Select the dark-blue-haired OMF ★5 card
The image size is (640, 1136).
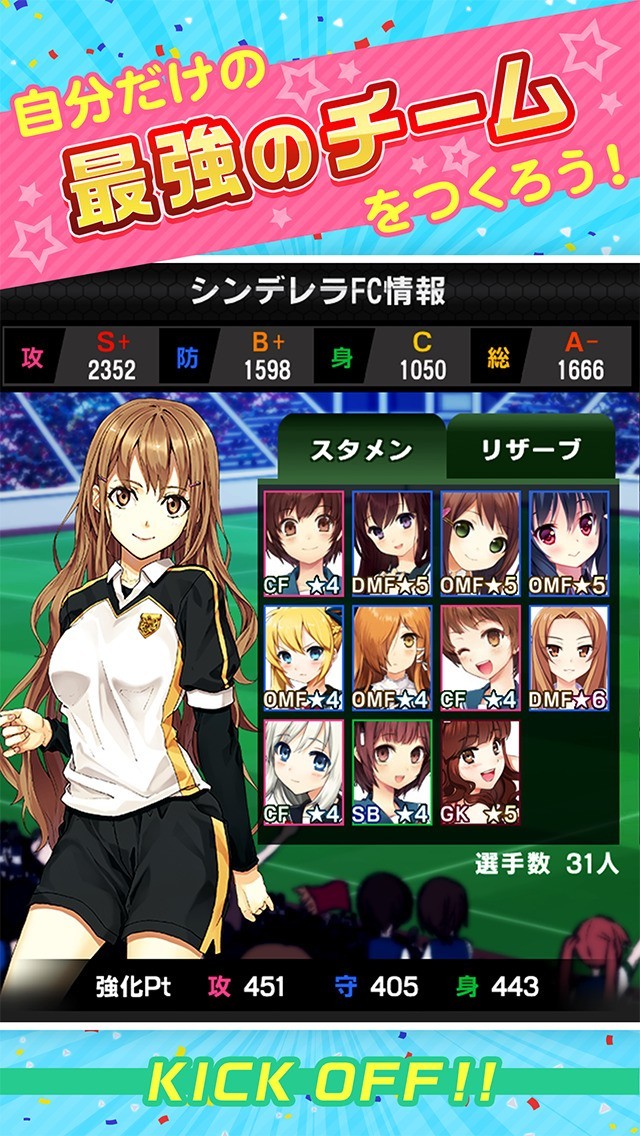coord(568,543)
